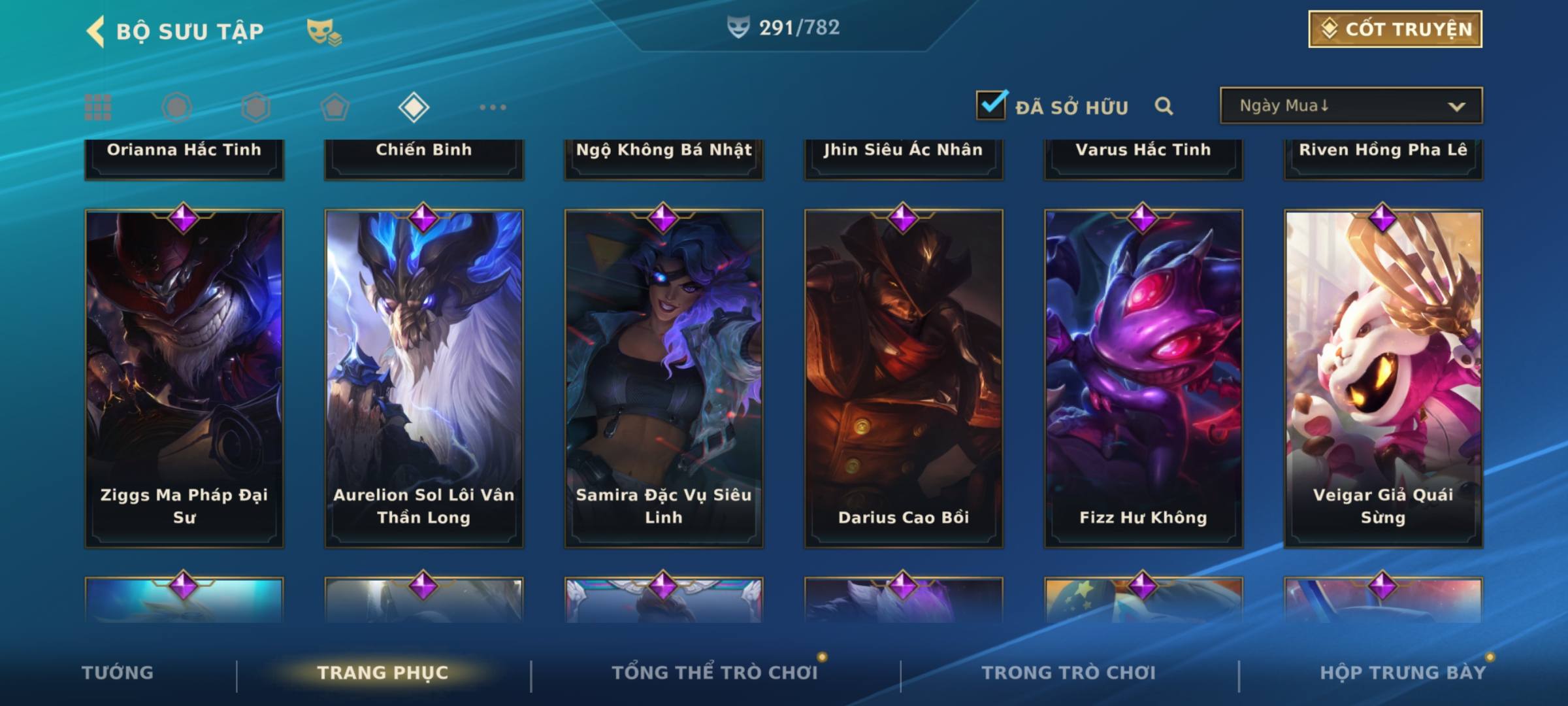Viewport: 1568px width, 706px height.
Task: Open the three-dots more filters option
Action: tap(493, 107)
